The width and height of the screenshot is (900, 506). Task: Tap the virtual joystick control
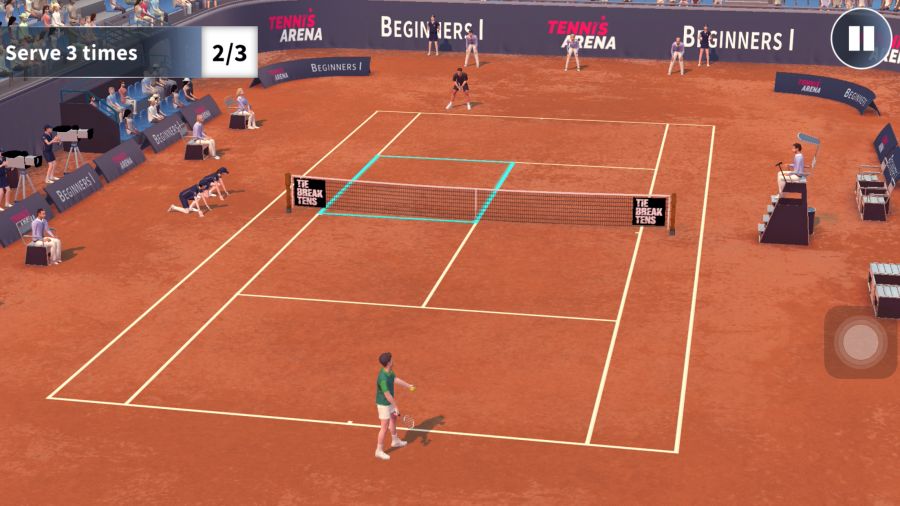(x=860, y=342)
